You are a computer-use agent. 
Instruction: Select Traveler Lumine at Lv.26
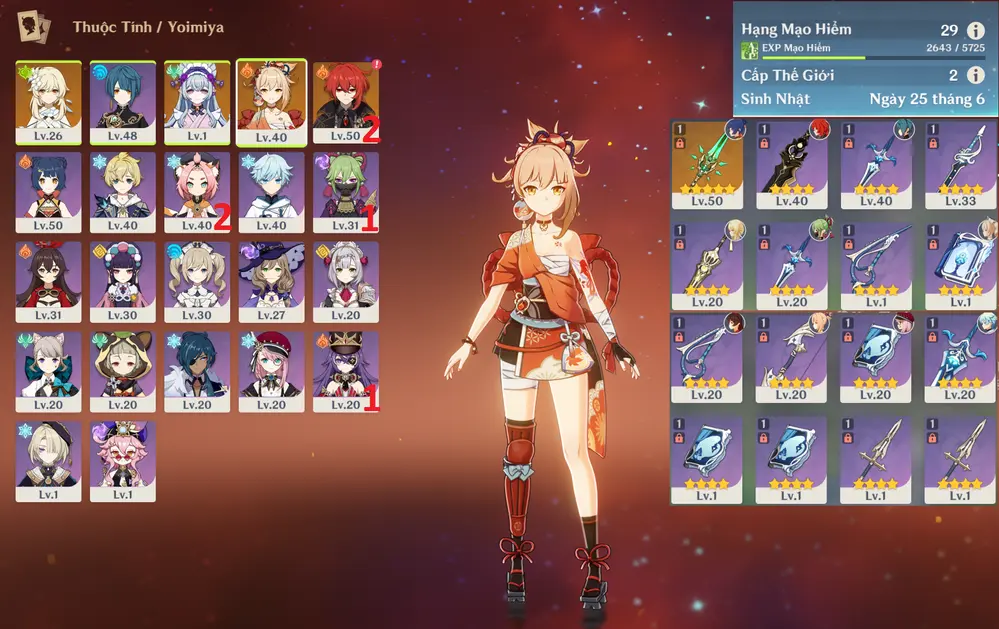49,102
